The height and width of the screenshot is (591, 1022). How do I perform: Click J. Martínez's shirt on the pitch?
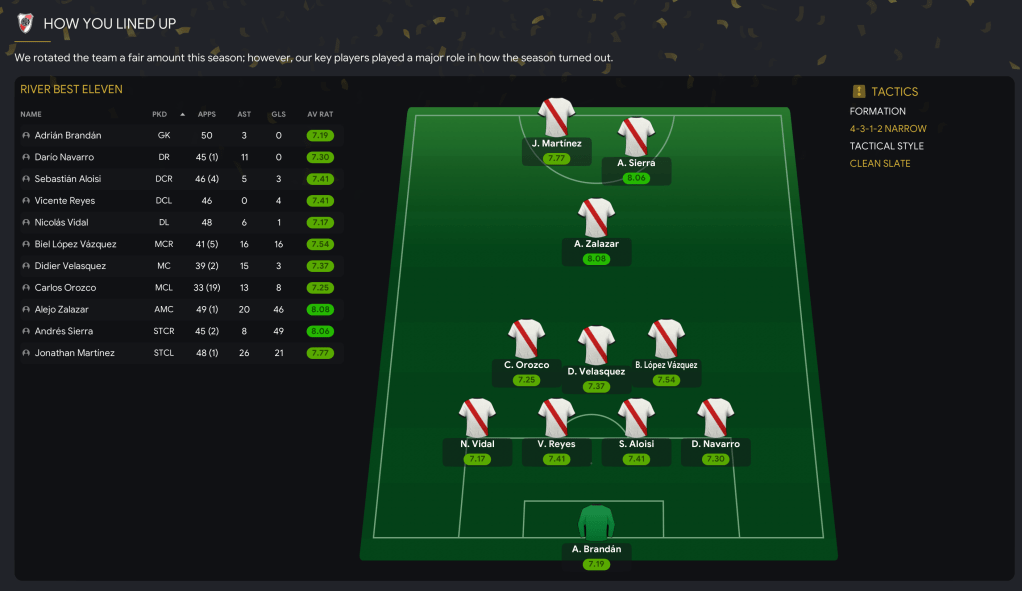pos(557,117)
